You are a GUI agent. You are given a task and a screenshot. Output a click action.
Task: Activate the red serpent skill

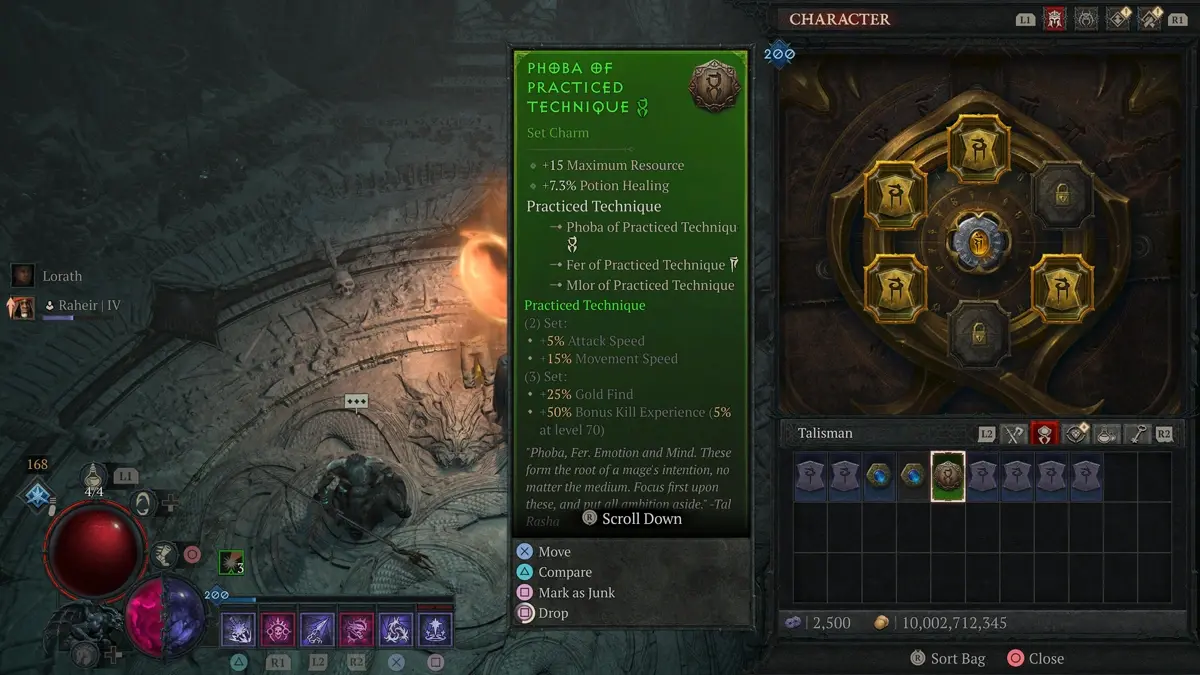[x=357, y=630]
